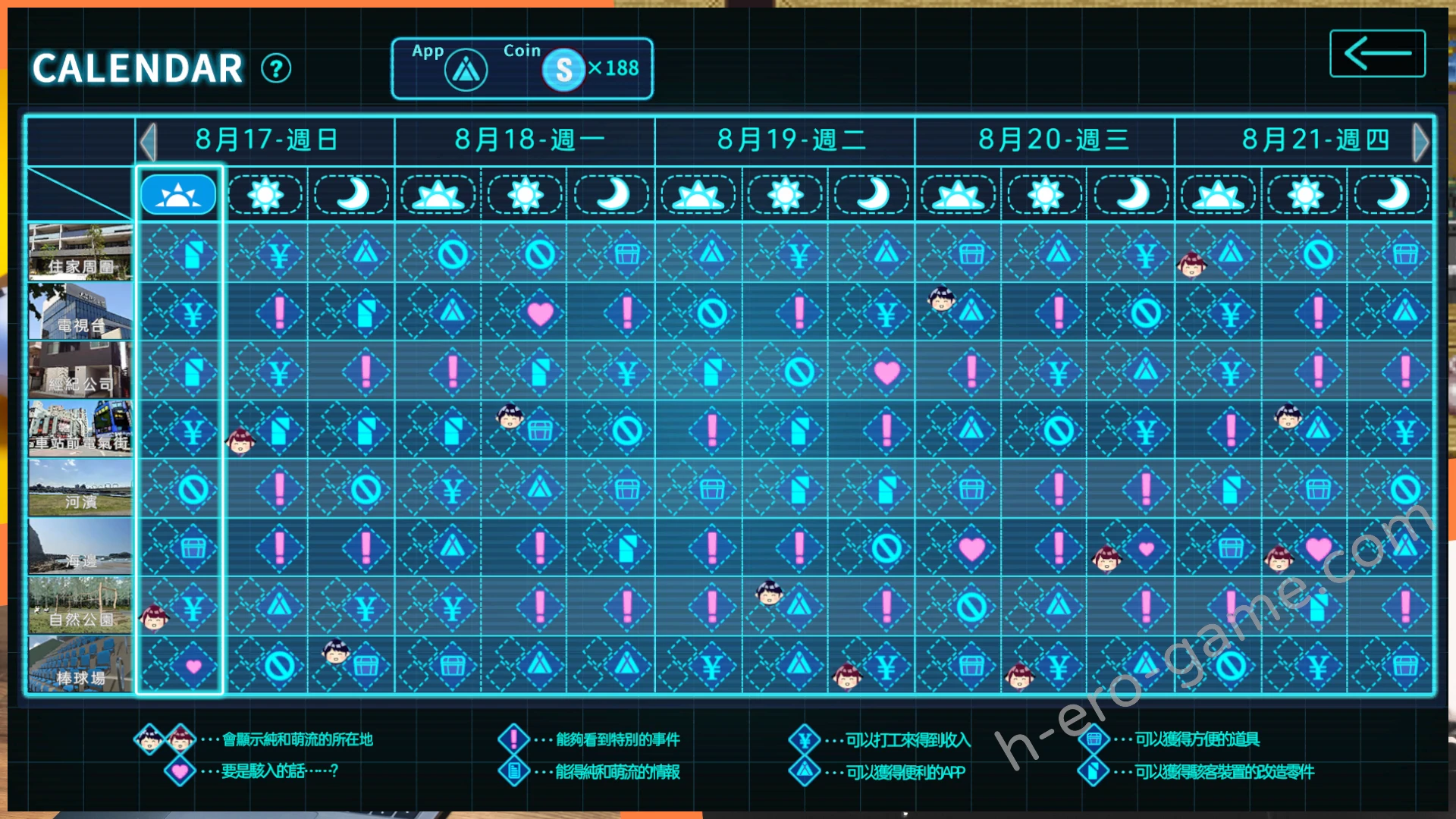Choose the 電視台 location thumbnail
1456x819 pixels.
80,311
